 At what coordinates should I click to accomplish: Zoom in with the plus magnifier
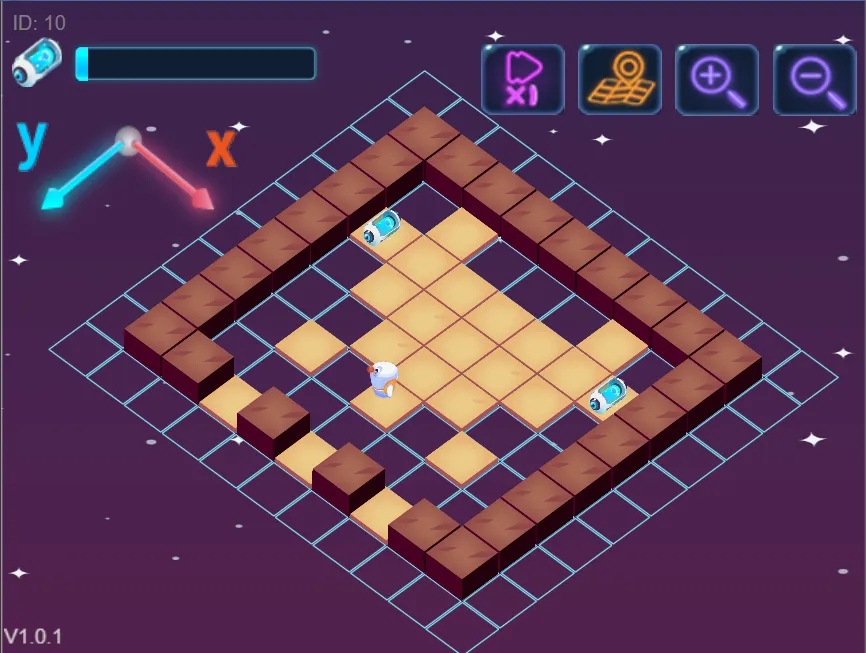click(717, 79)
